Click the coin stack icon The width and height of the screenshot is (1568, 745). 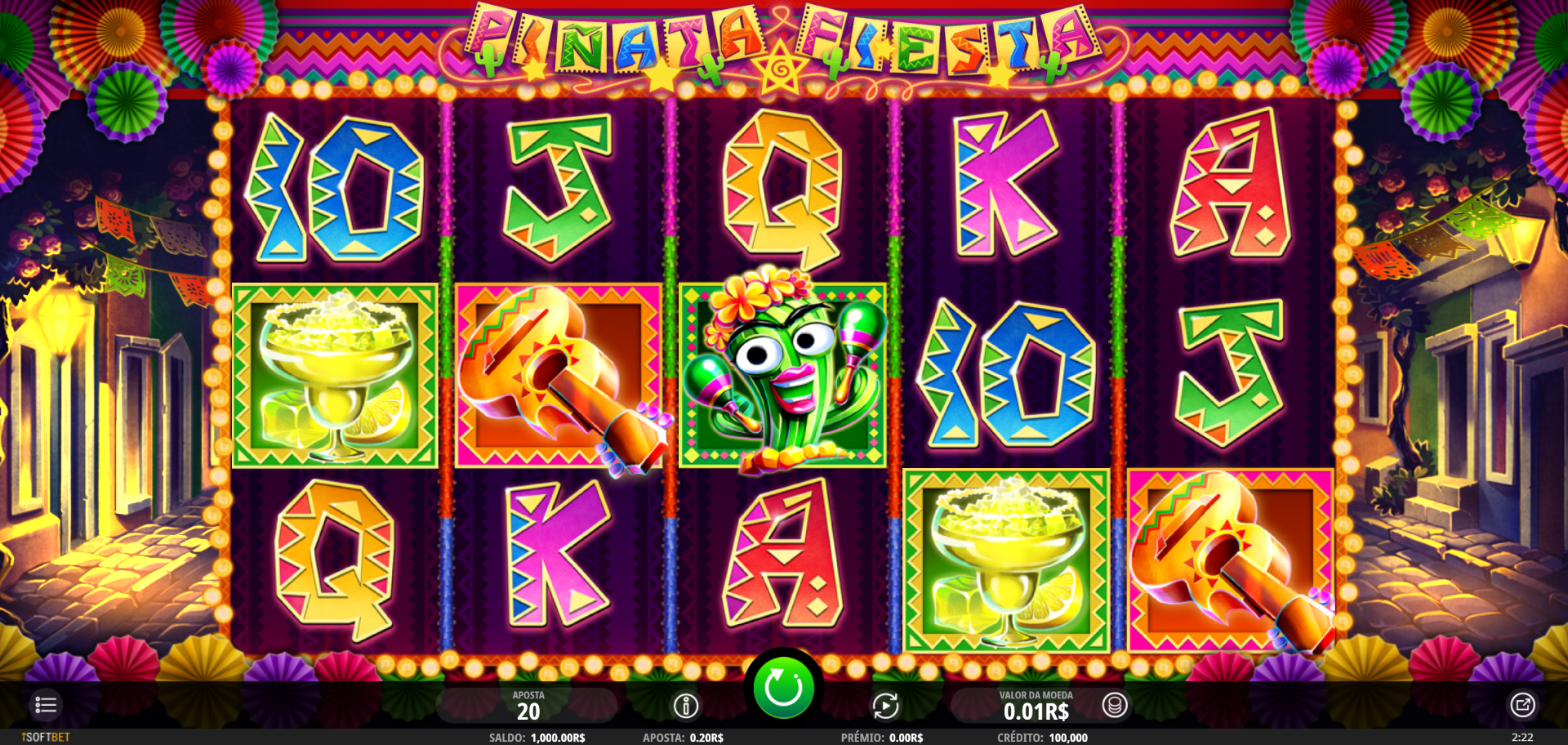click(1115, 705)
